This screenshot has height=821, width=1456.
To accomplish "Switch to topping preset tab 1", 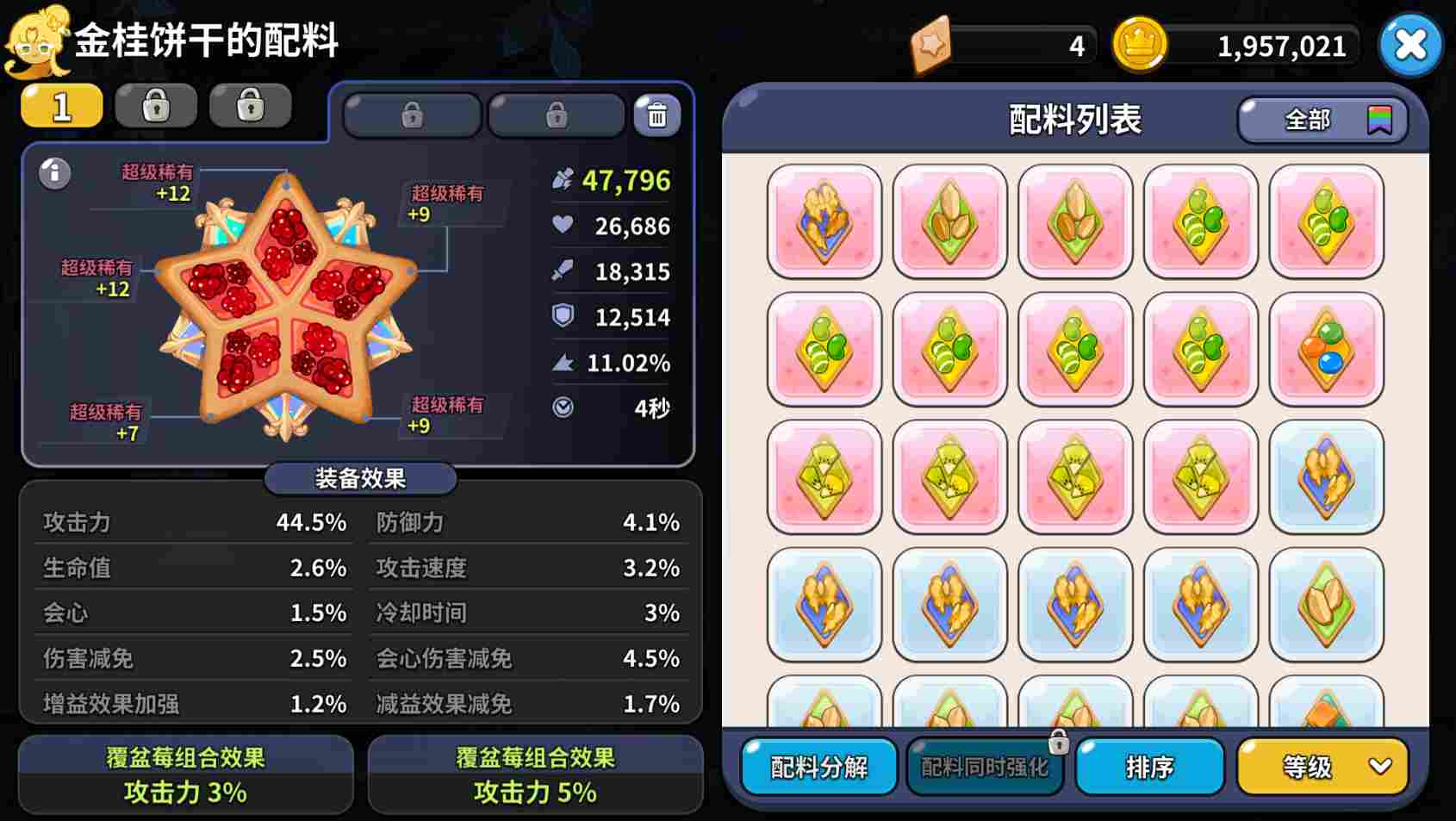I will point(60,105).
